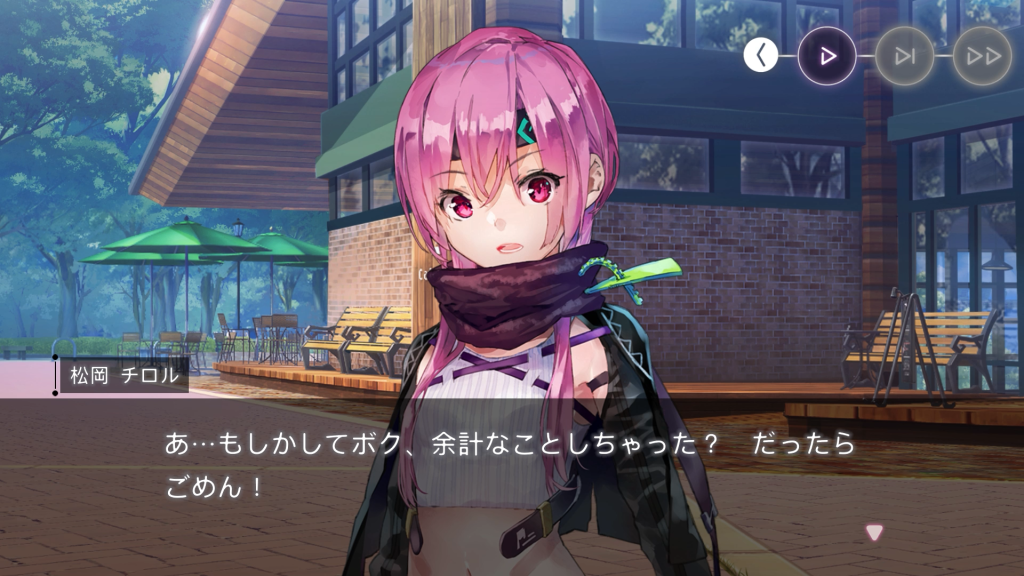Advance dialogue using the pink triangle indicator
This screenshot has width=1024, height=576.
874,533
